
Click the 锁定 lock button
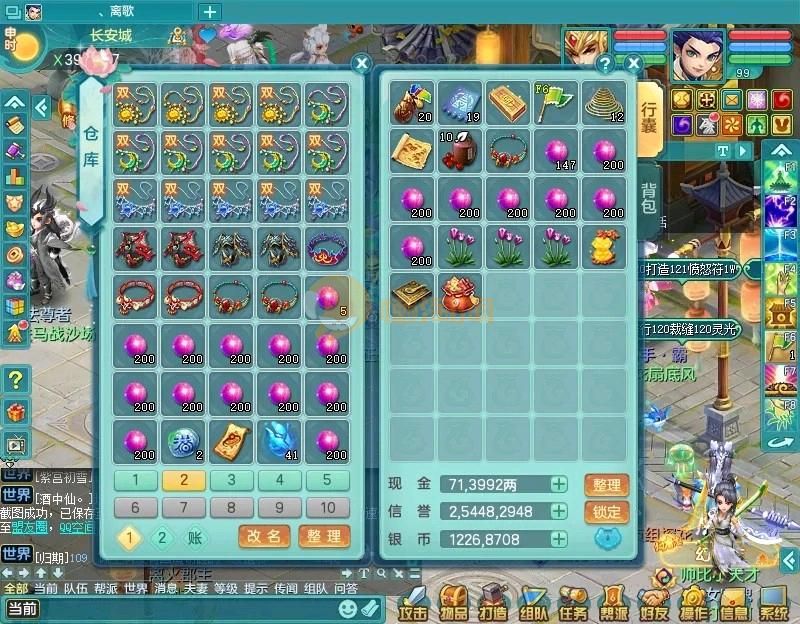[606, 512]
